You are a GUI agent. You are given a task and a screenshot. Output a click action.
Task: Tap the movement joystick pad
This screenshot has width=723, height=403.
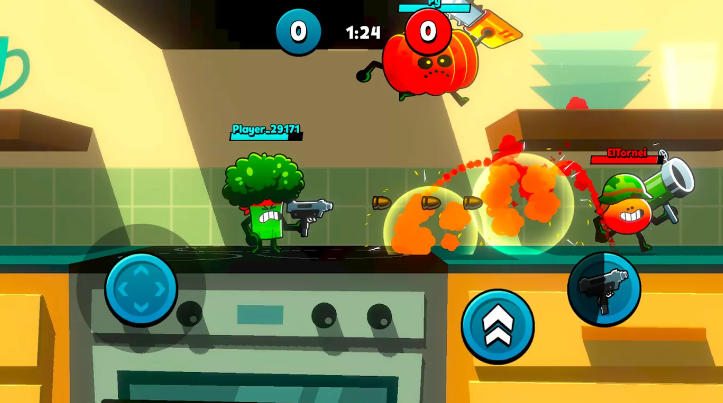click(141, 289)
